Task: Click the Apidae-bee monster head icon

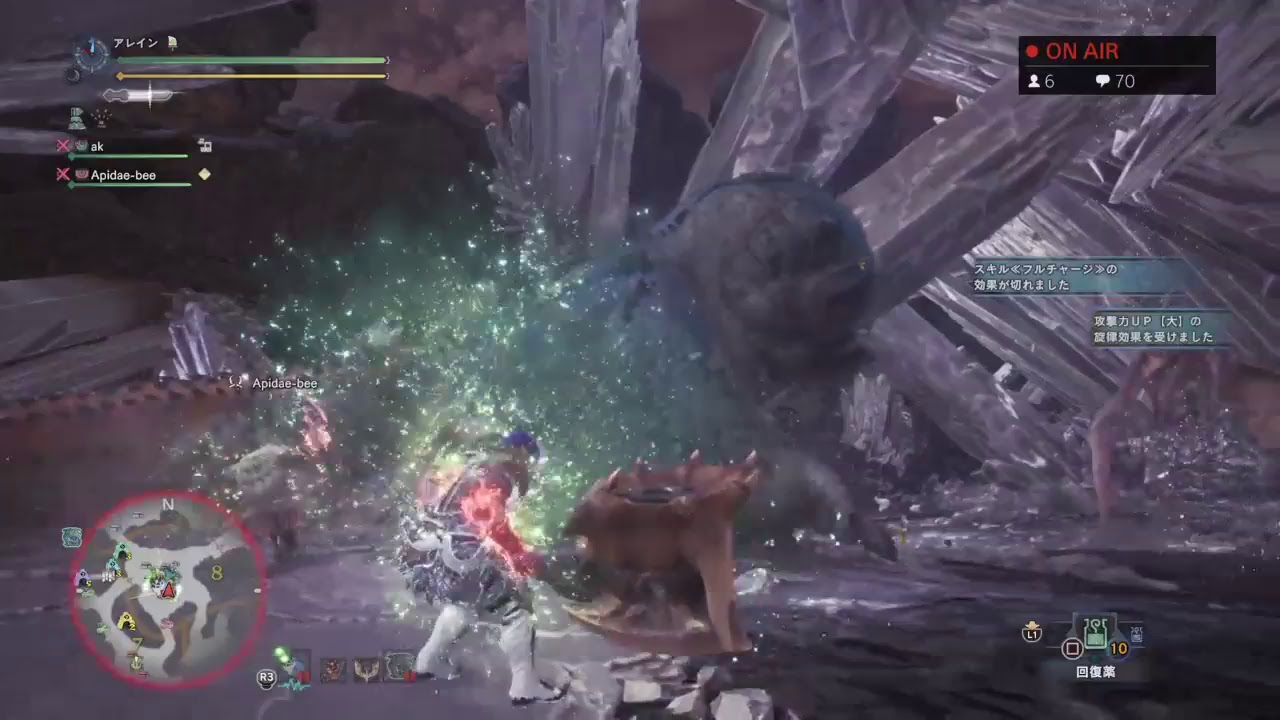Action: point(80,175)
